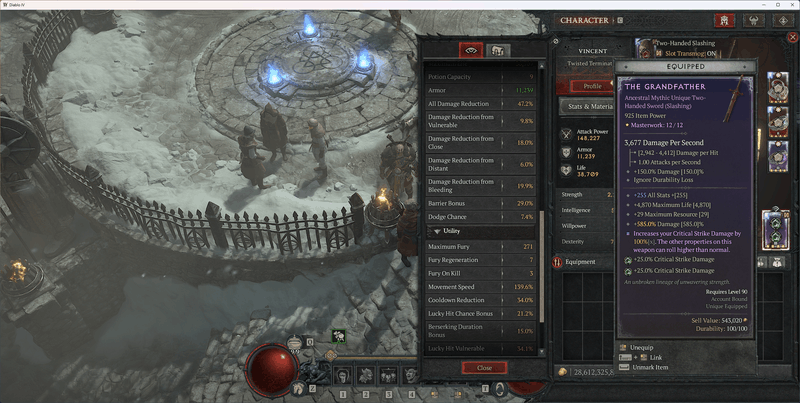Click the Movement Speed stat row

(x=482, y=286)
